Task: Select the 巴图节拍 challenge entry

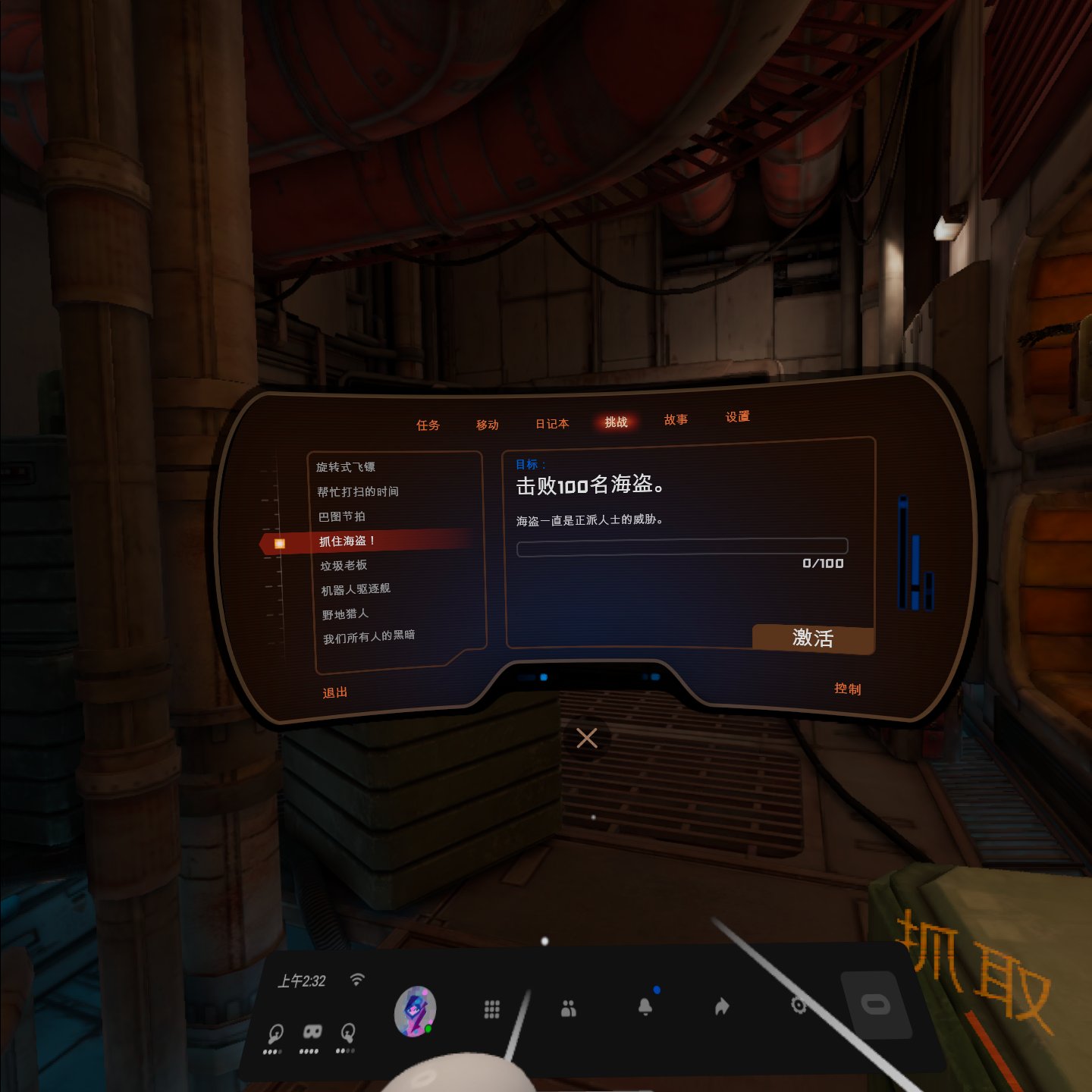Action: pos(342,516)
